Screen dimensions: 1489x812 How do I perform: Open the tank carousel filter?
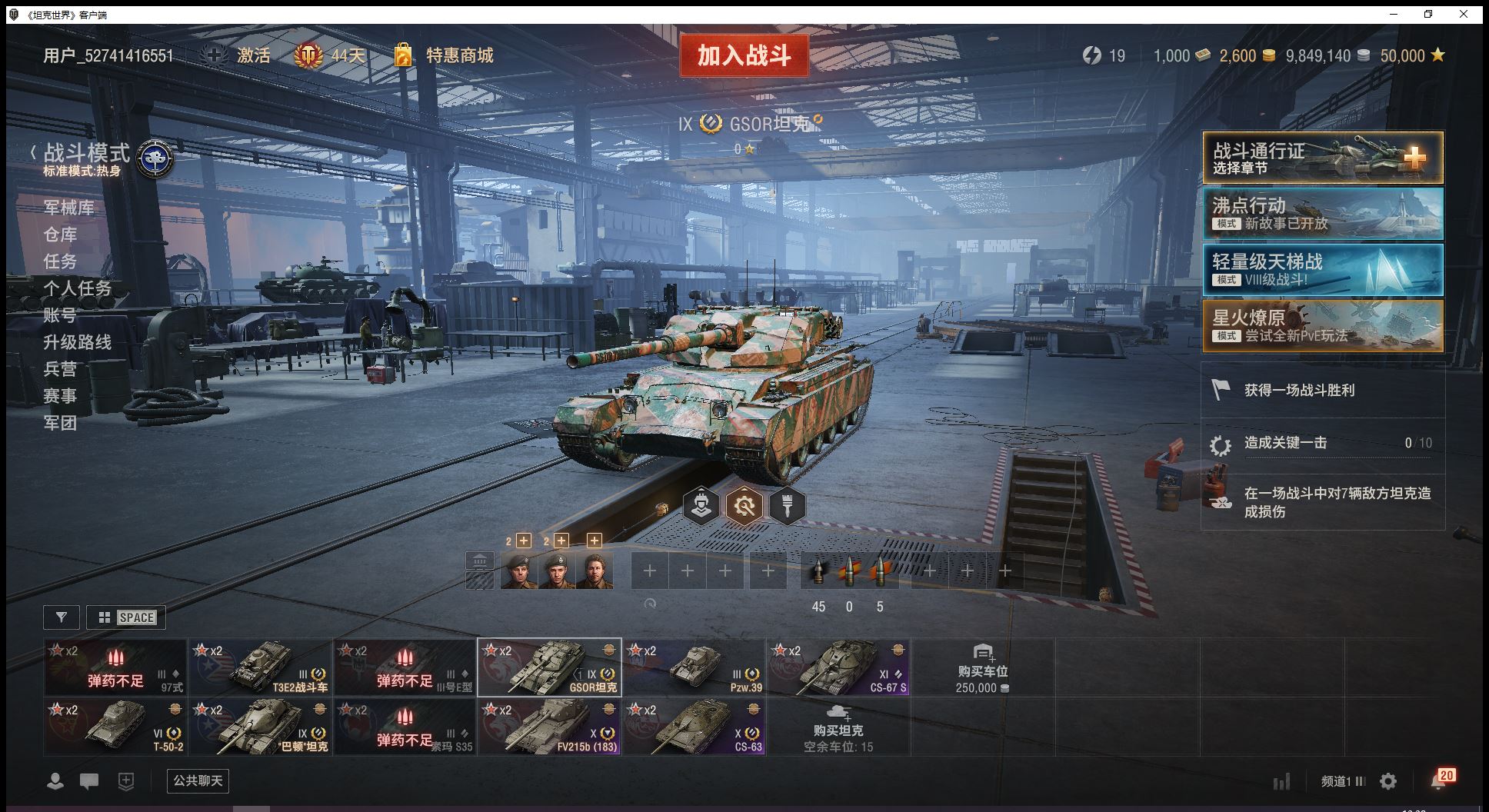pyautogui.click(x=62, y=617)
